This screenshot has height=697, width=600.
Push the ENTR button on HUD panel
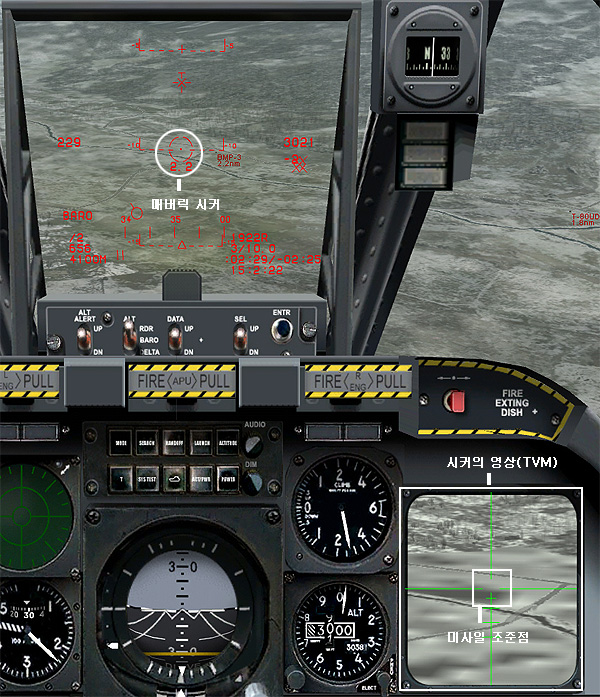pyautogui.click(x=282, y=329)
